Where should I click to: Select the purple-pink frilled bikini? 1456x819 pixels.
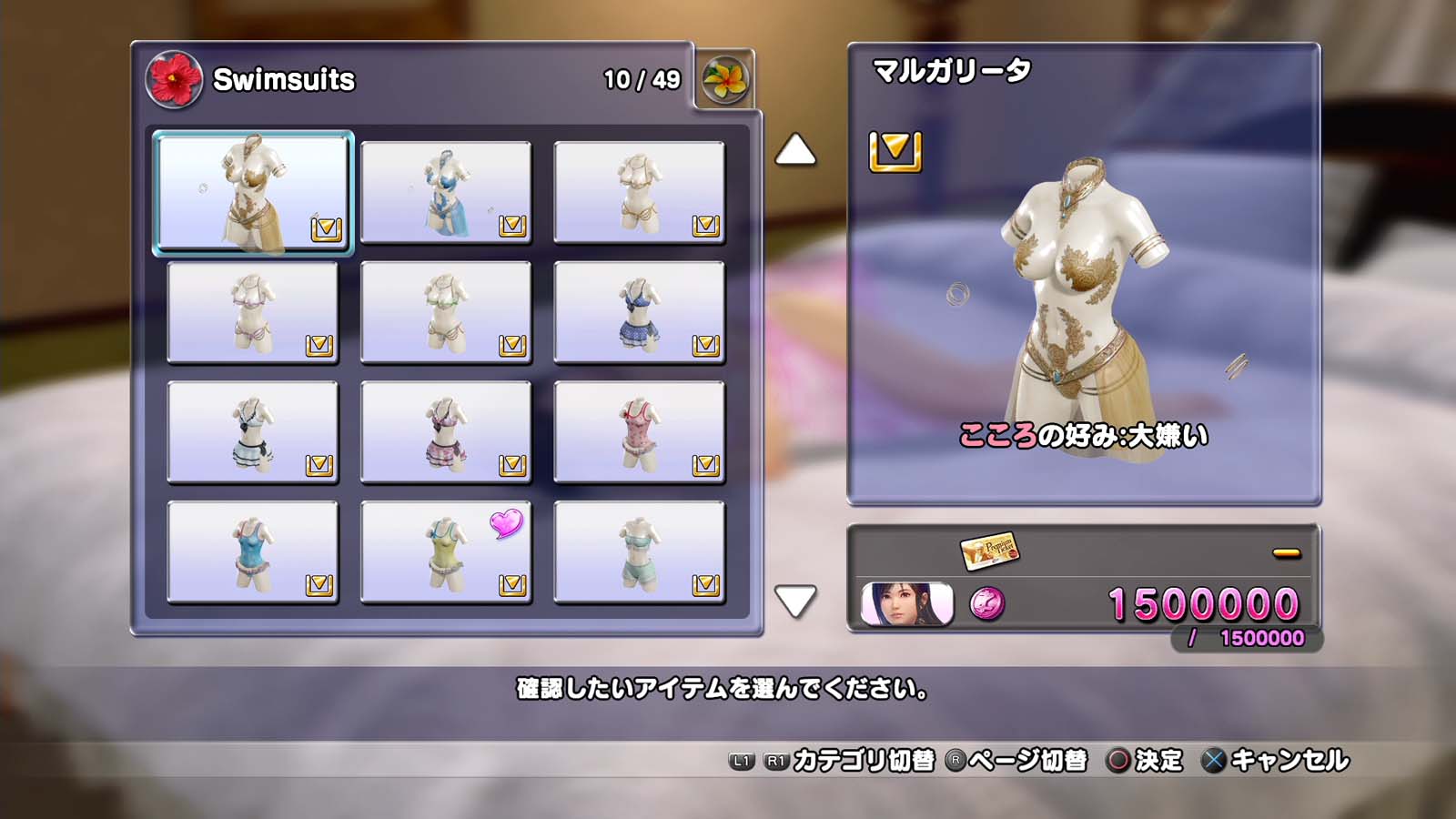446,432
